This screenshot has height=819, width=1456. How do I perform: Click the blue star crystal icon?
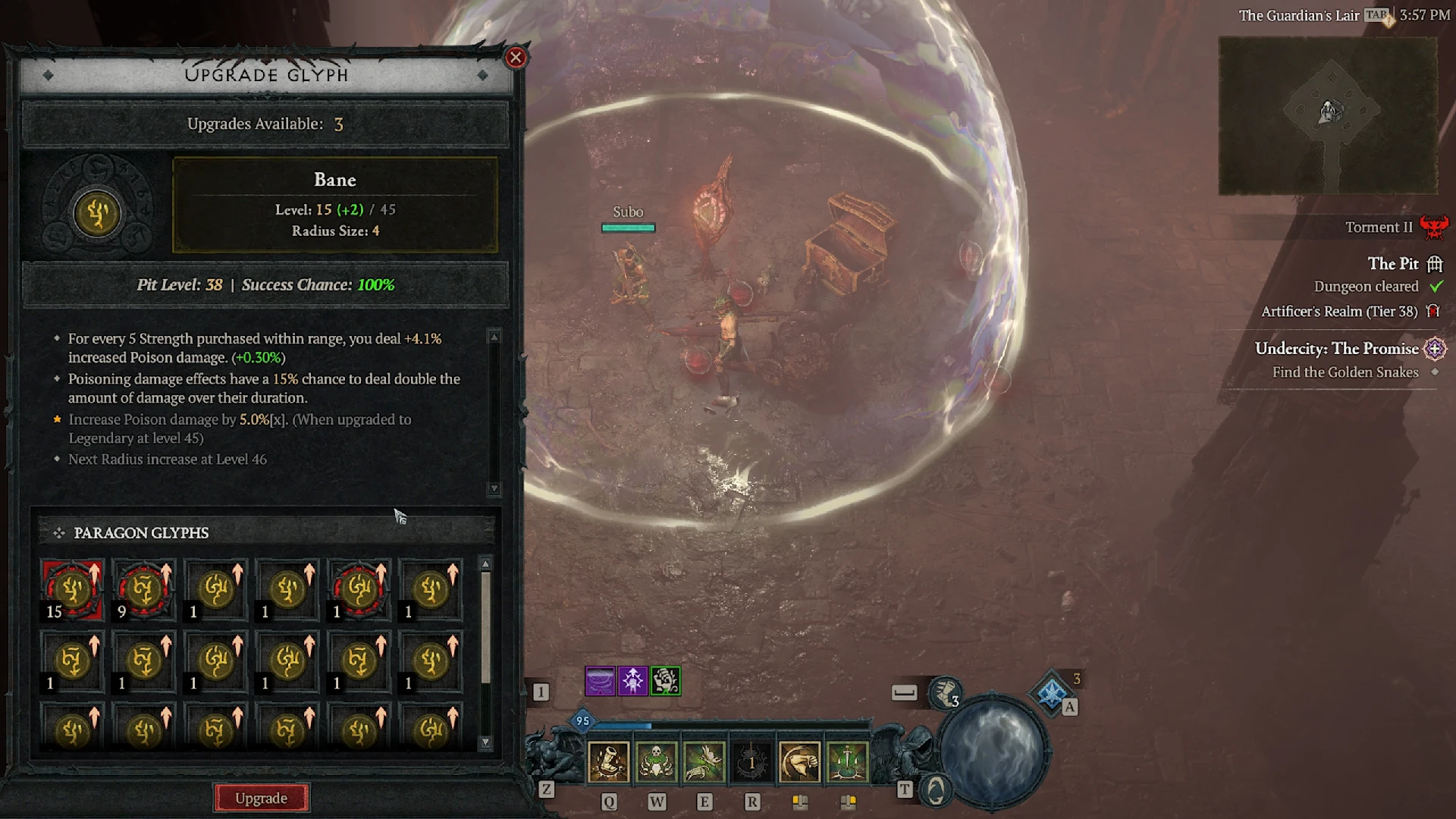click(x=1052, y=692)
